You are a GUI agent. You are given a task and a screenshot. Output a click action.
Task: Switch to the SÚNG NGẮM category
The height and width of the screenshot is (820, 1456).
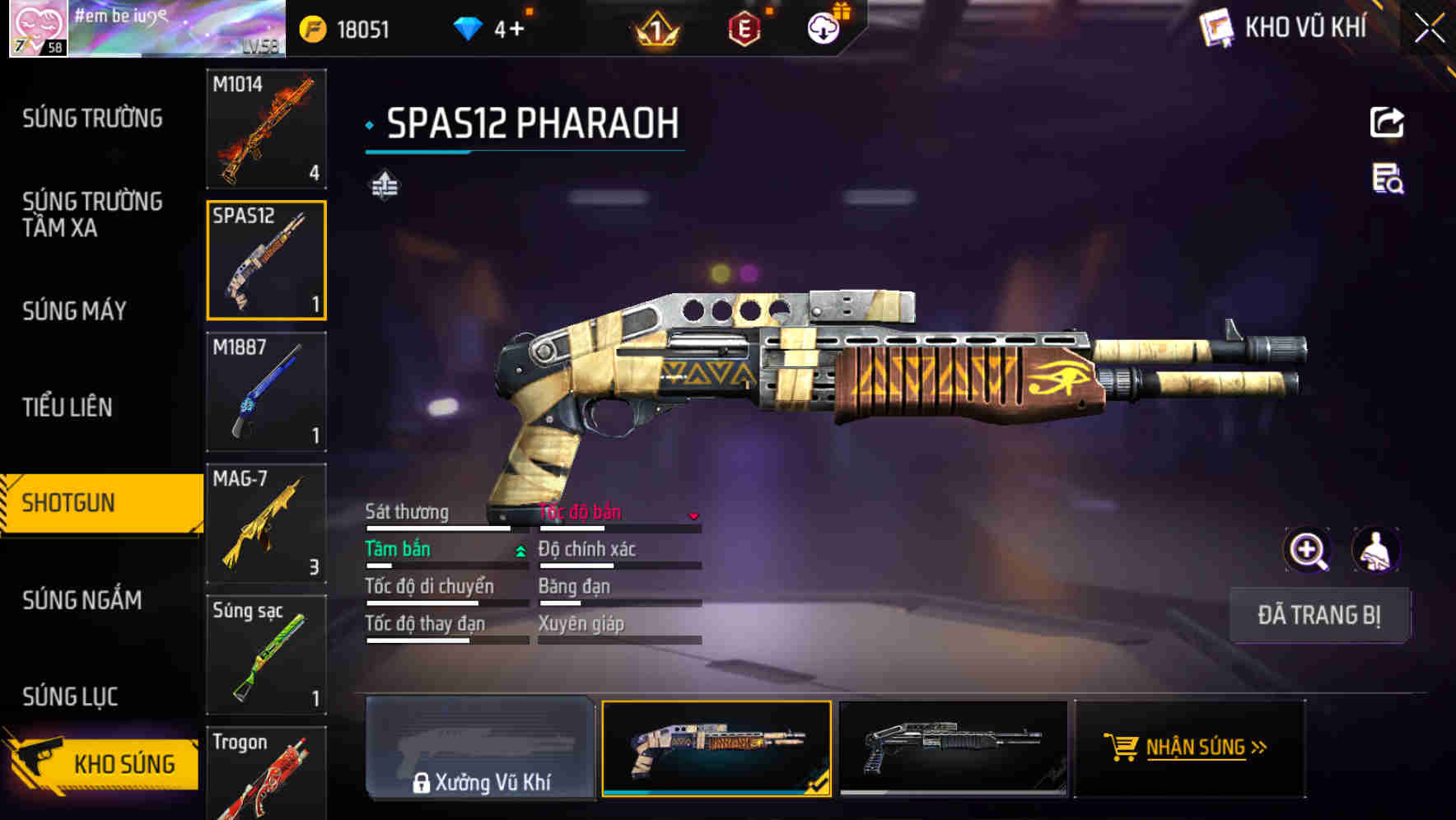click(82, 600)
